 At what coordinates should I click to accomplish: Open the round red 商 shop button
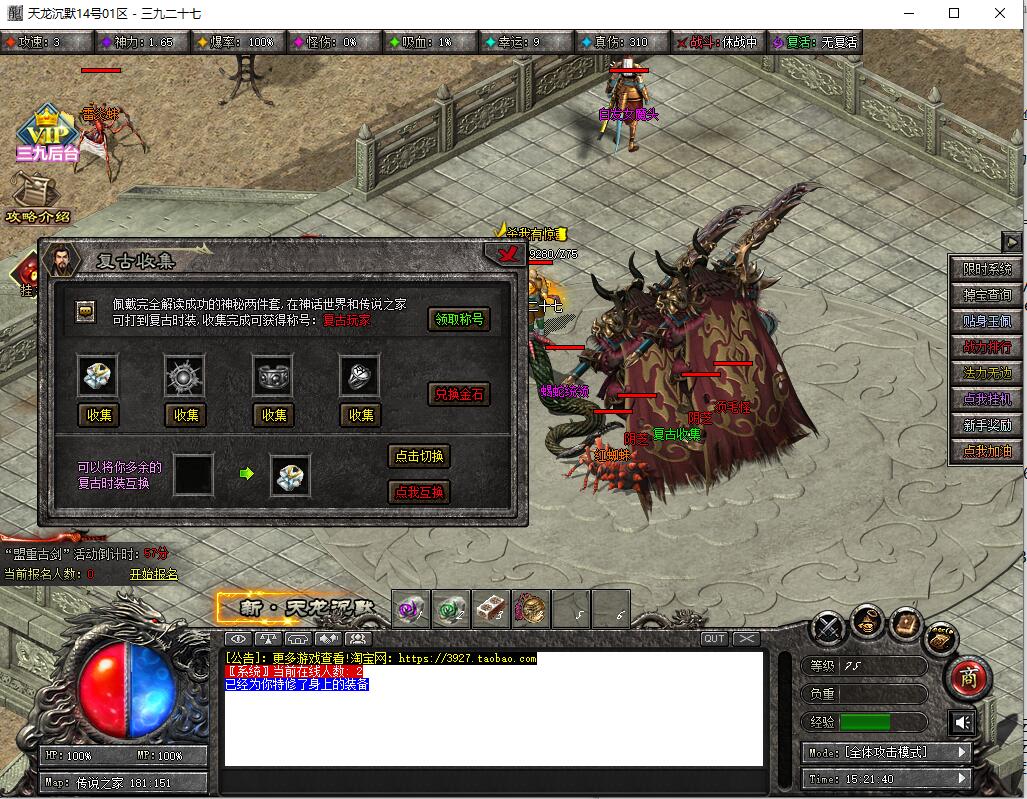tap(968, 677)
